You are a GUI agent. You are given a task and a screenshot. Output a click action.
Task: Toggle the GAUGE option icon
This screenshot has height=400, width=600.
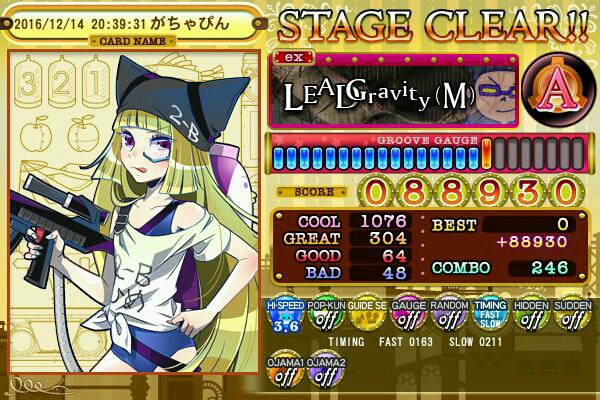tap(407, 317)
